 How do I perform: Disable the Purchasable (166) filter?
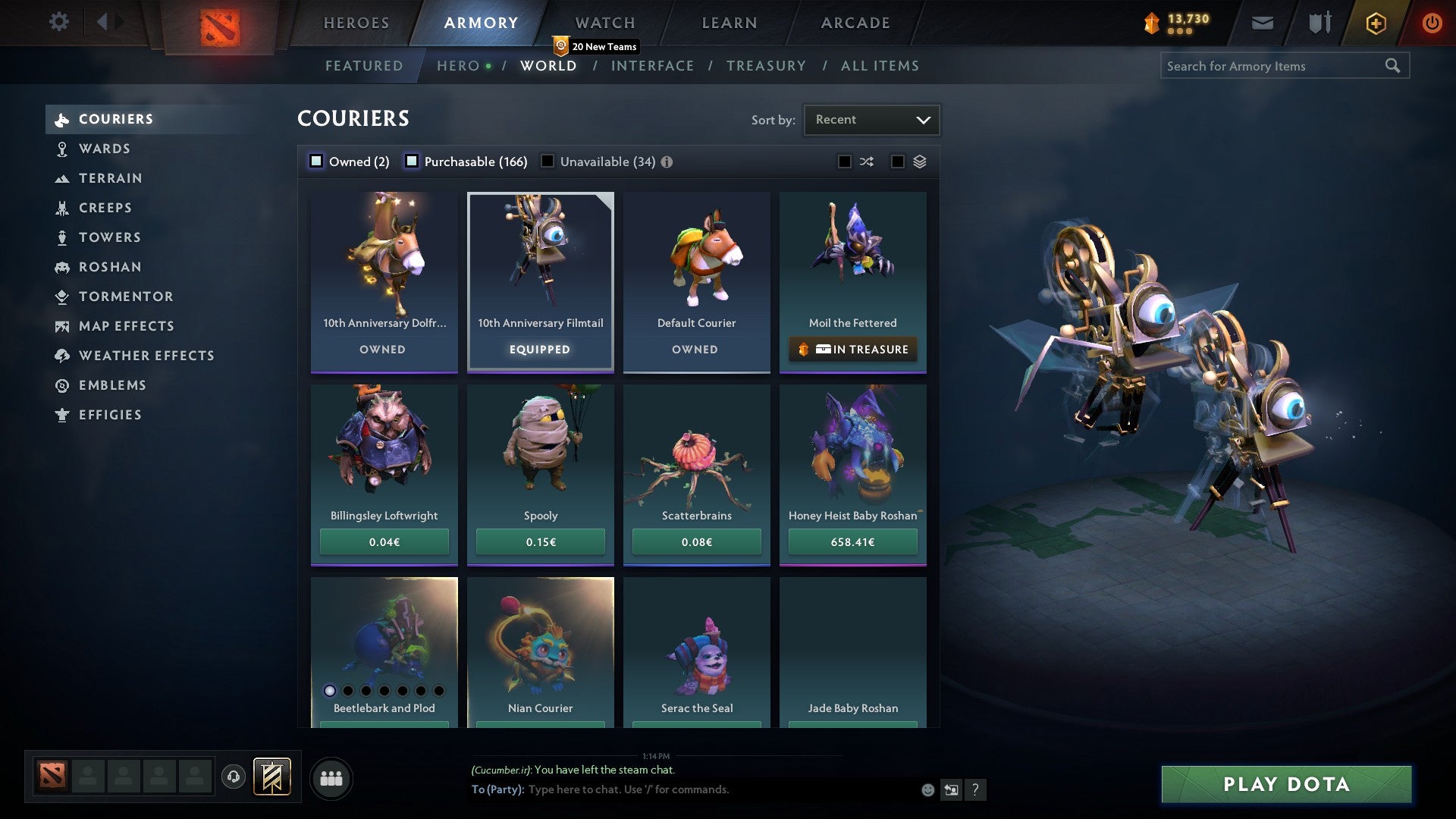pyautogui.click(x=413, y=161)
